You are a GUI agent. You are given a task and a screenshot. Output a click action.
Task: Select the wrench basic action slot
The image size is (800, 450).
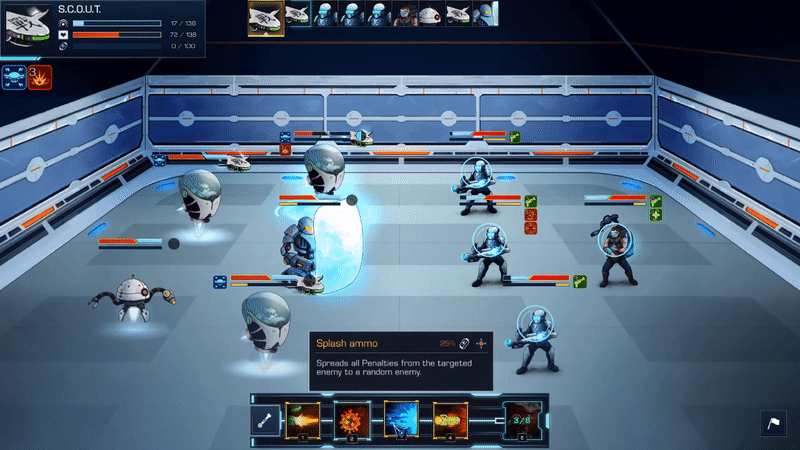267,419
